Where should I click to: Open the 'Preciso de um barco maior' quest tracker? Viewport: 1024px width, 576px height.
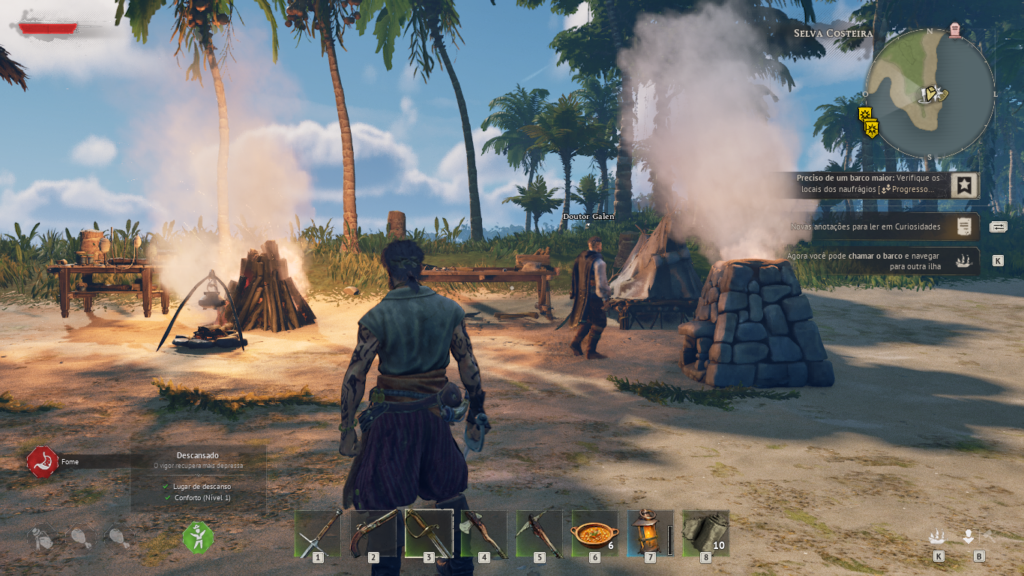(x=880, y=184)
